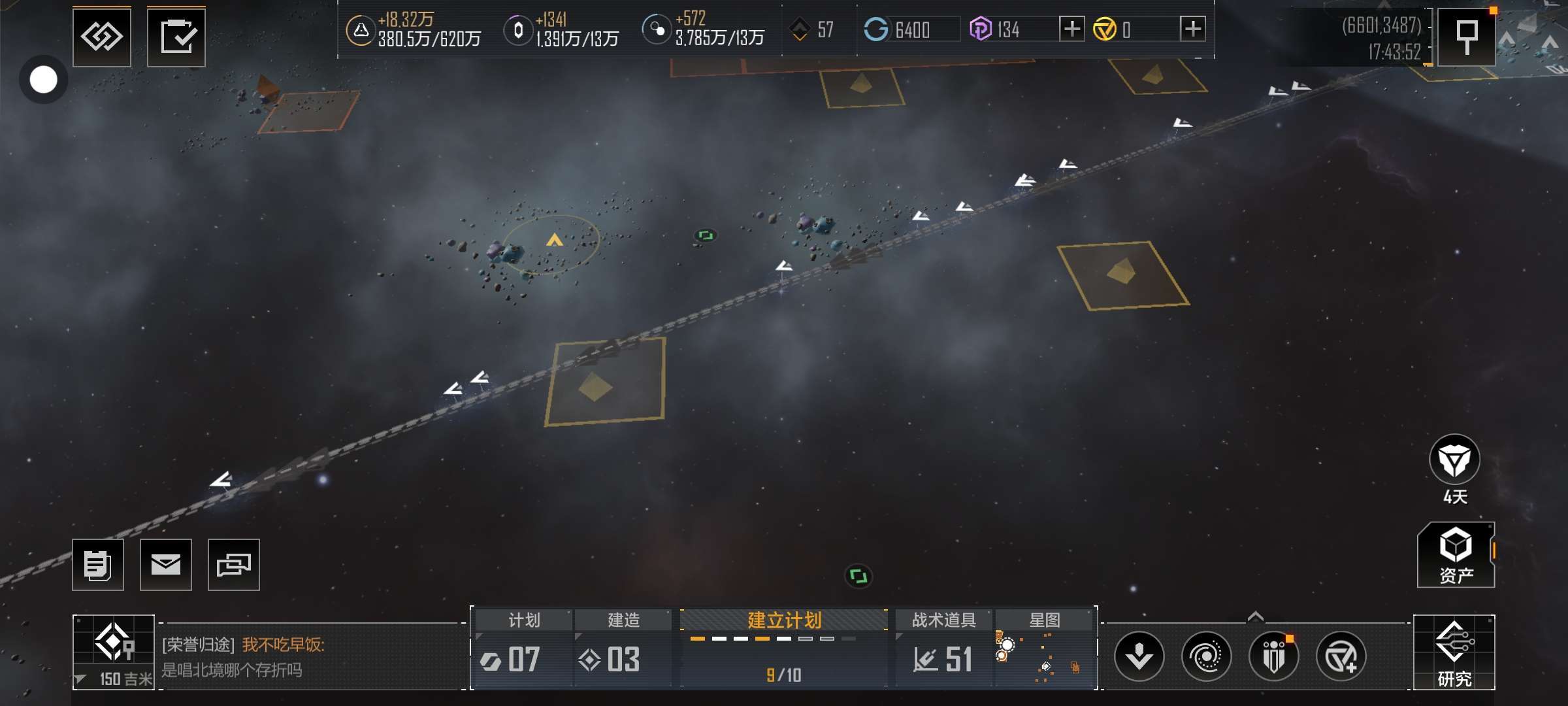The width and height of the screenshot is (1568, 706).
Task: Select the 建立计划 plan slot panel
Action: (783, 648)
